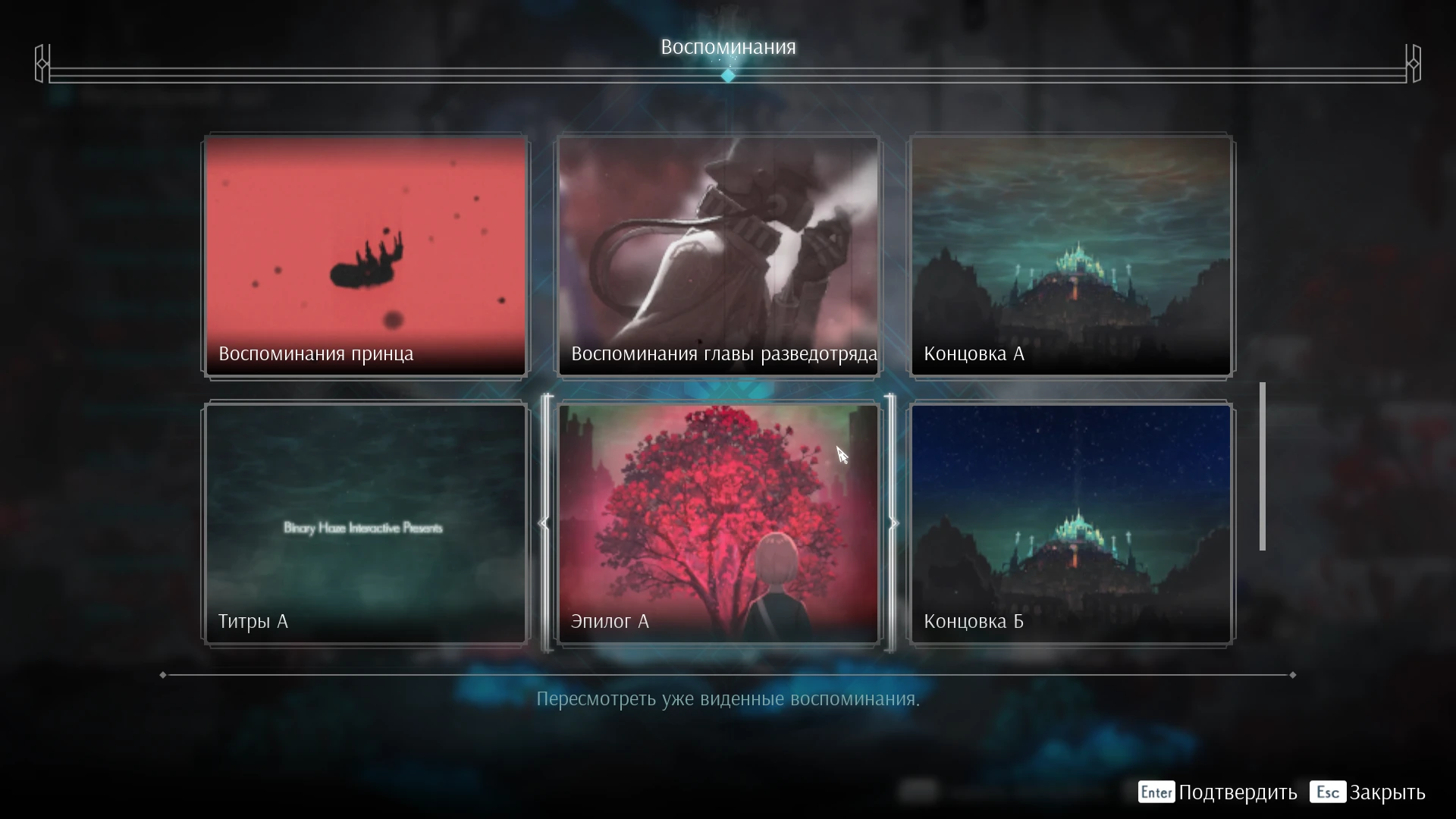Click the Esc key icon near «Закрыть»
Screen dimensions: 1456x819
1328,792
